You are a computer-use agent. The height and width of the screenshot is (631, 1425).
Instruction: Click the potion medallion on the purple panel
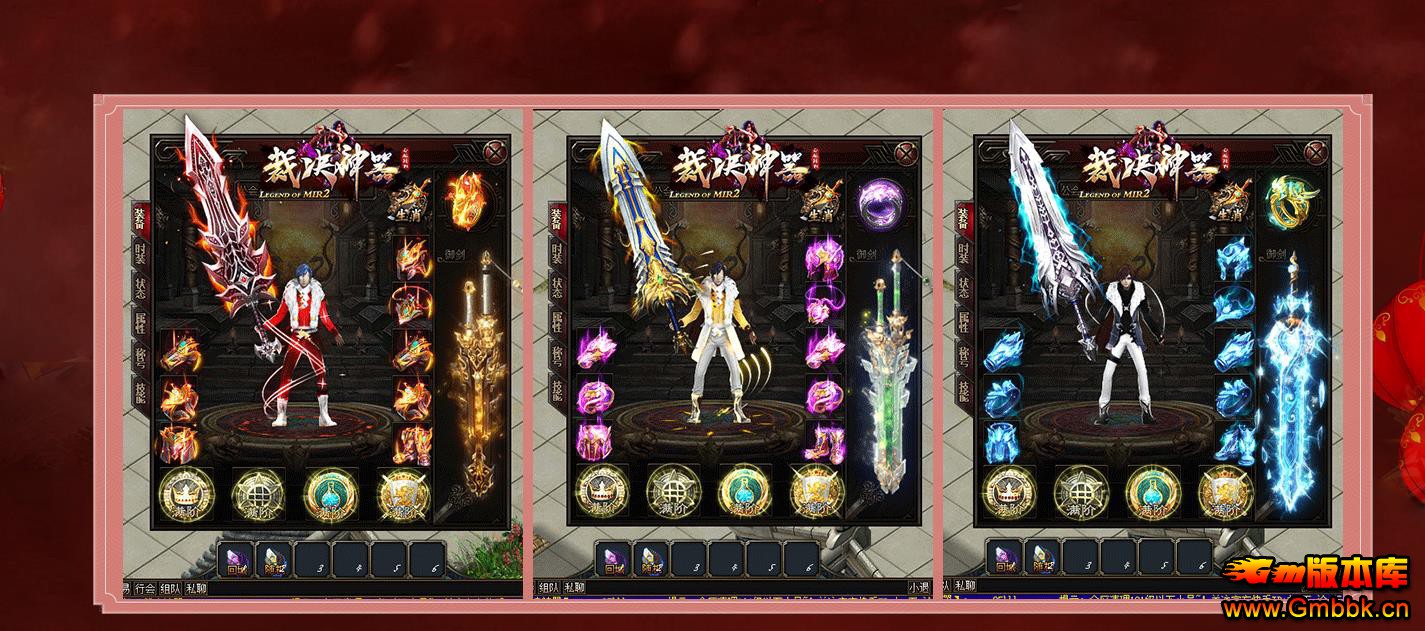pyautogui.click(x=743, y=492)
